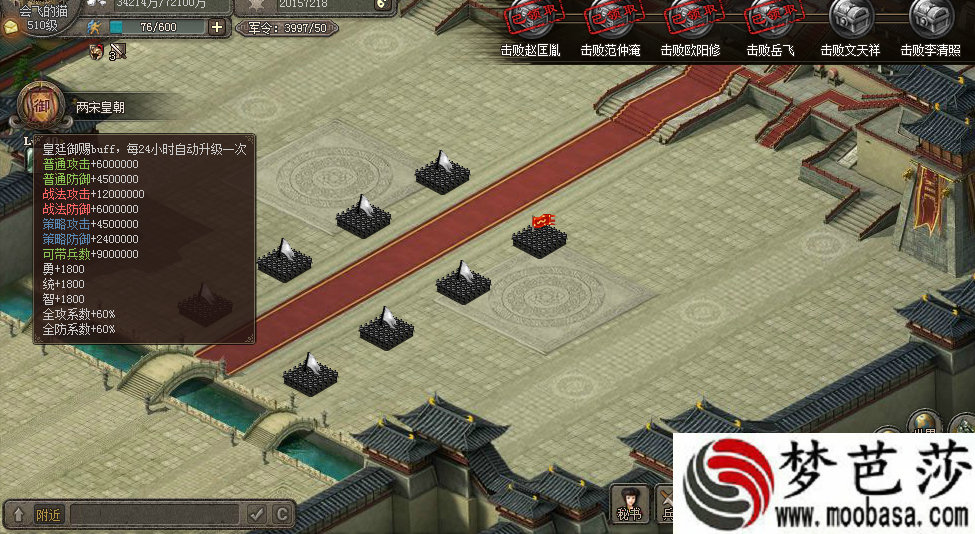Click the C button beside chat
The width and height of the screenshot is (975, 534).
pyautogui.click(x=282, y=514)
